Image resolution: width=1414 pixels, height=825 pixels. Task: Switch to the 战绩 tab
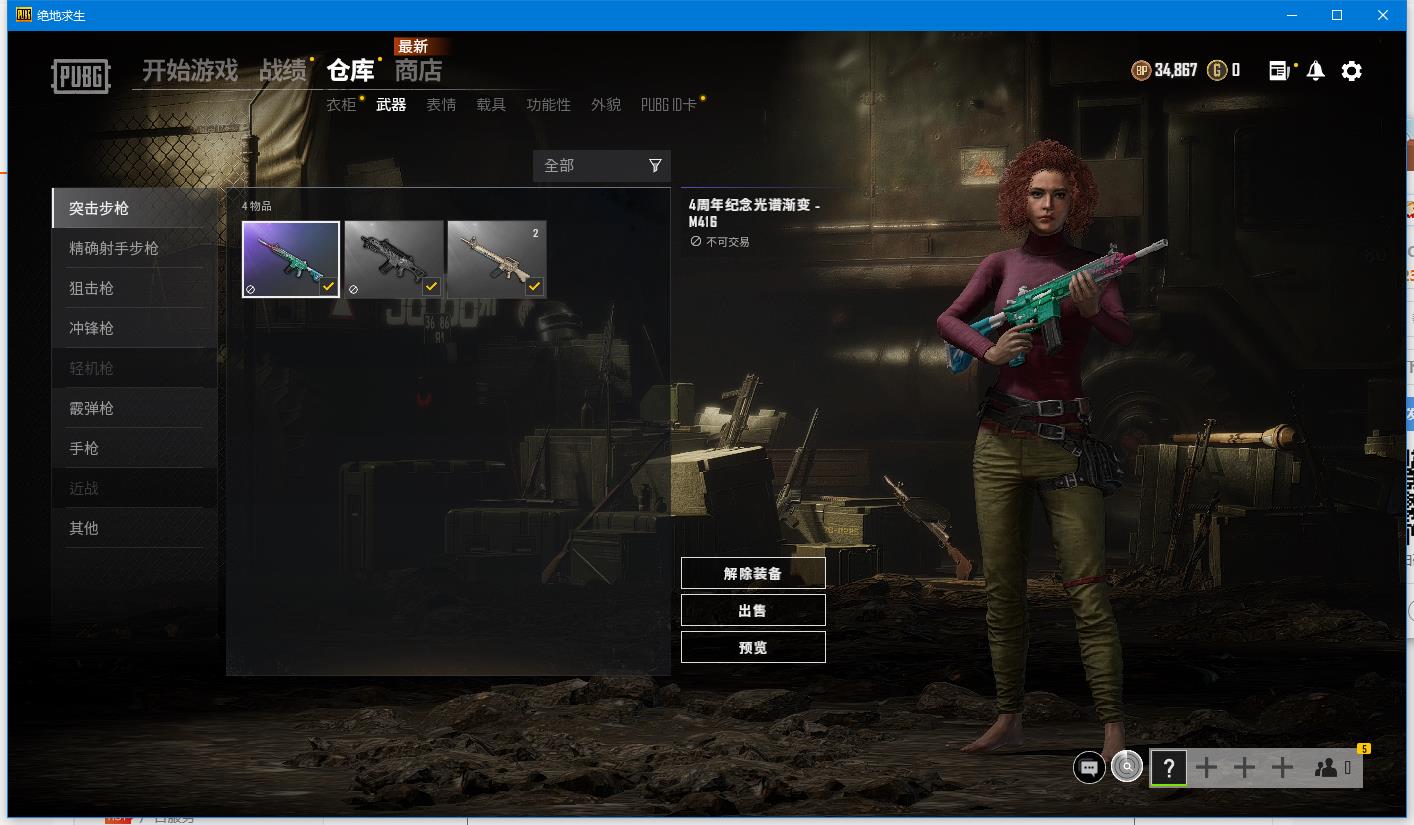283,71
